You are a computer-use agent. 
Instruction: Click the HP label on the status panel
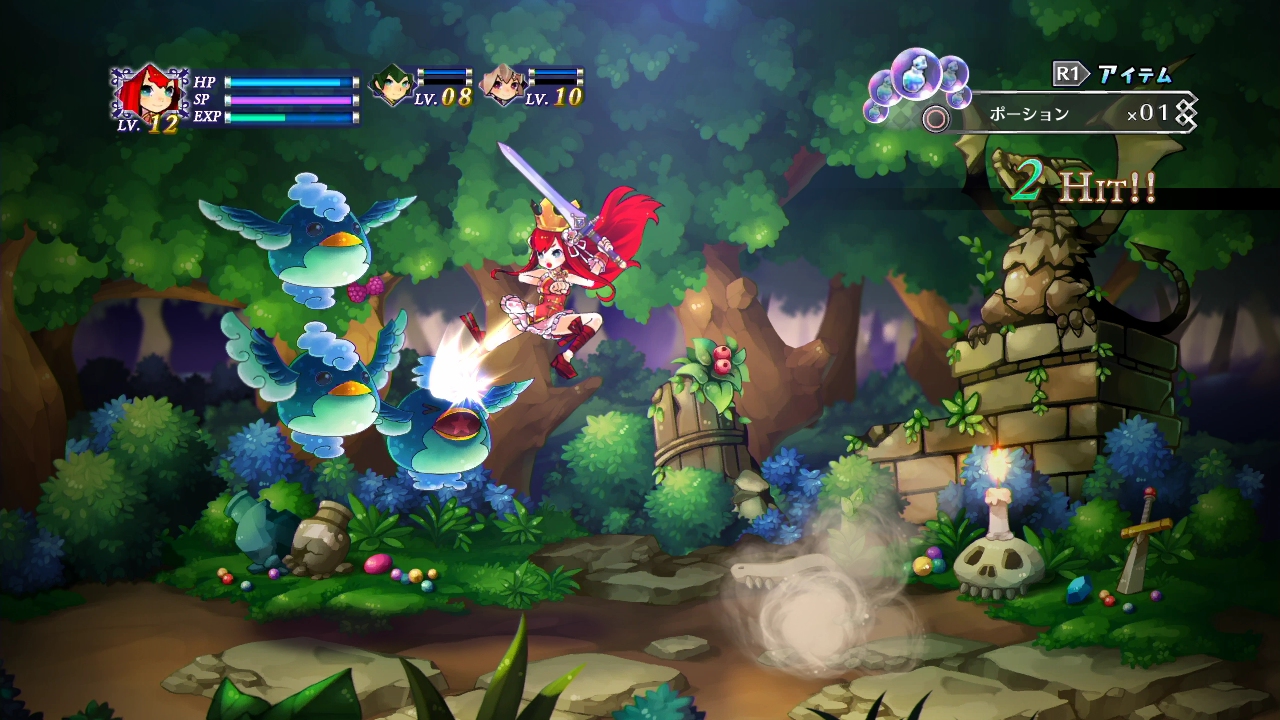(x=204, y=81)
